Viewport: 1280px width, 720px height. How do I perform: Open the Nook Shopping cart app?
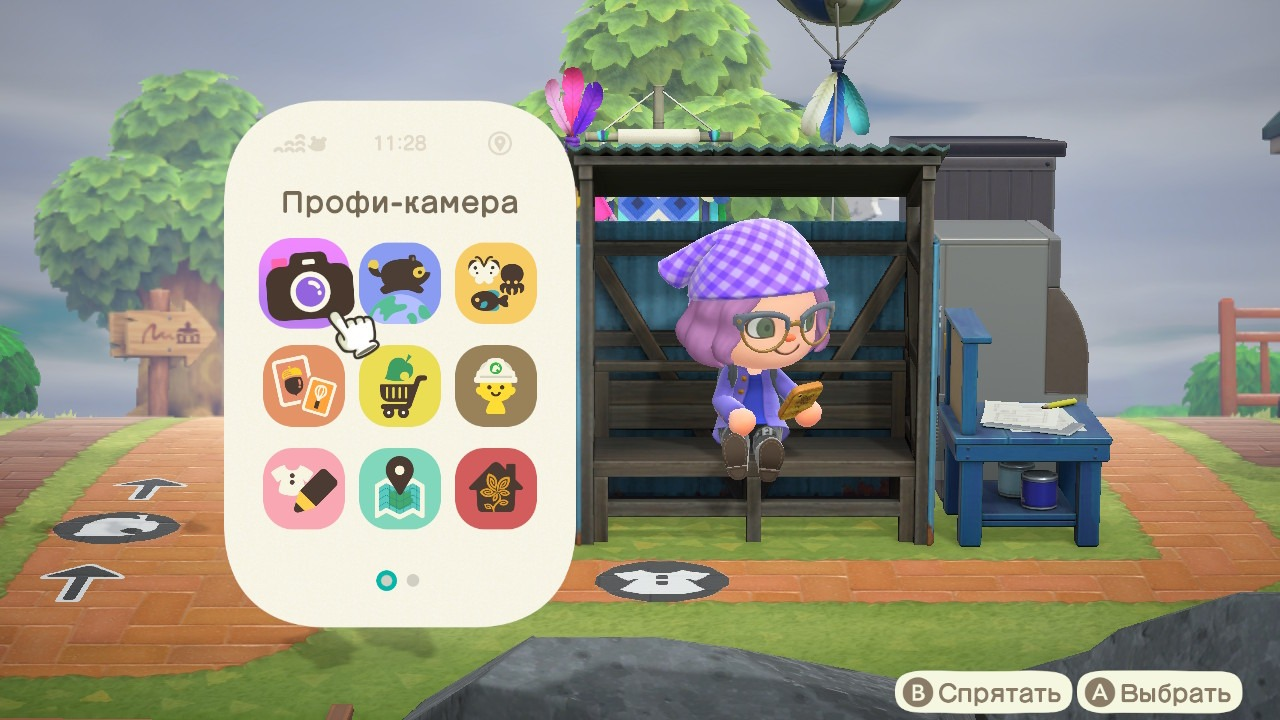tap(400, 386)
